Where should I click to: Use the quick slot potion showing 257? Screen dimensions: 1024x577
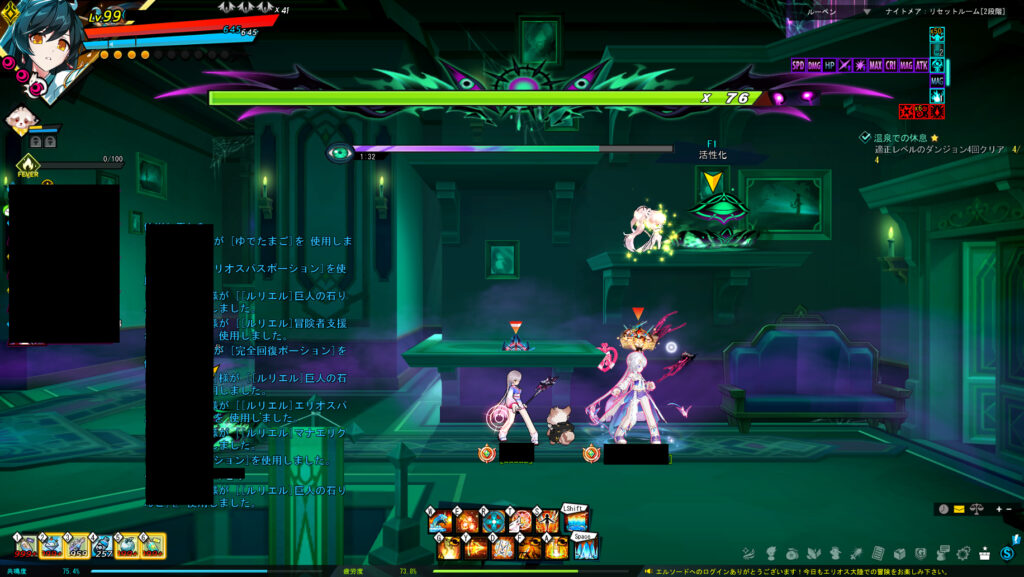(x=101, y=545)
